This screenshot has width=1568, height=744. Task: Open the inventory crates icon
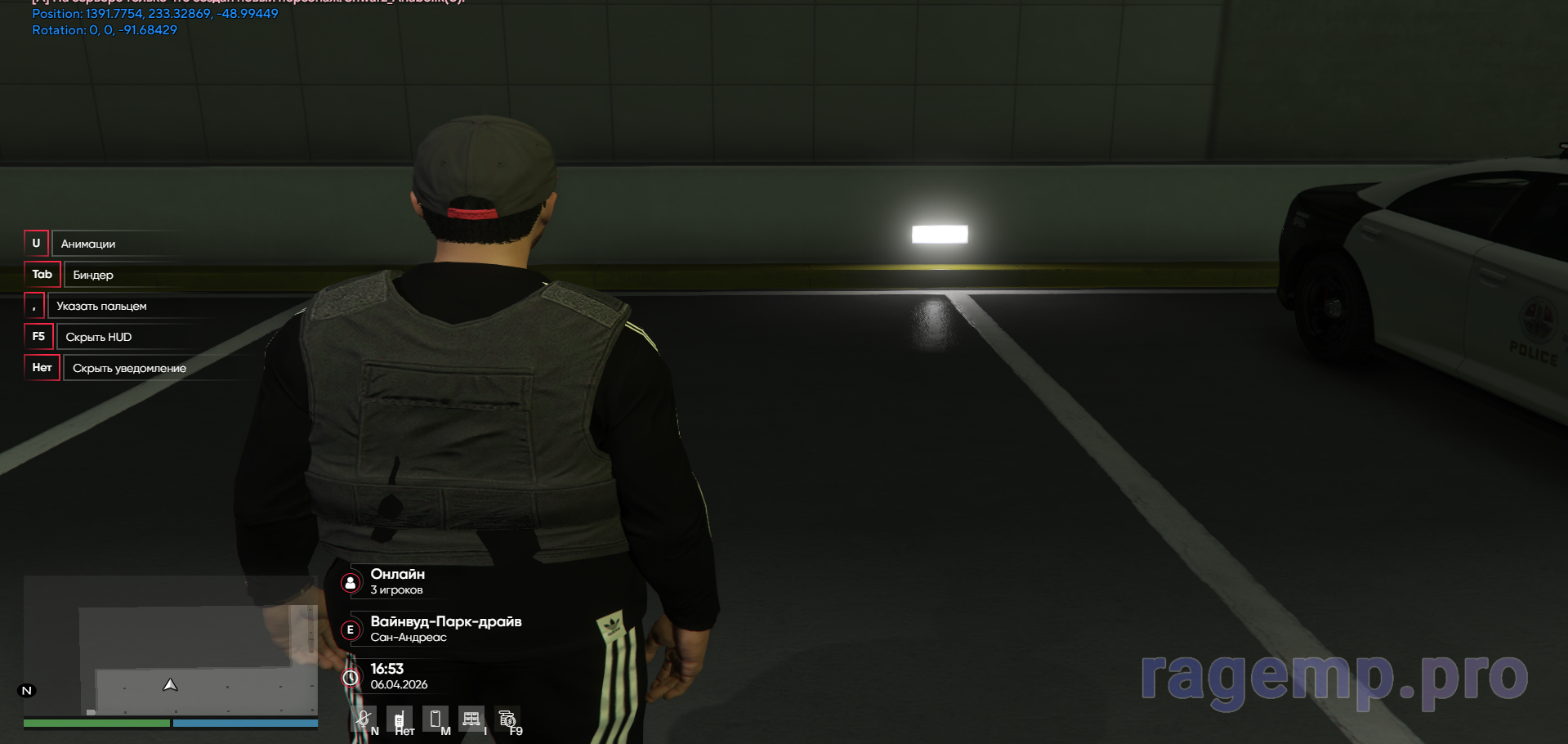(471, 719)
